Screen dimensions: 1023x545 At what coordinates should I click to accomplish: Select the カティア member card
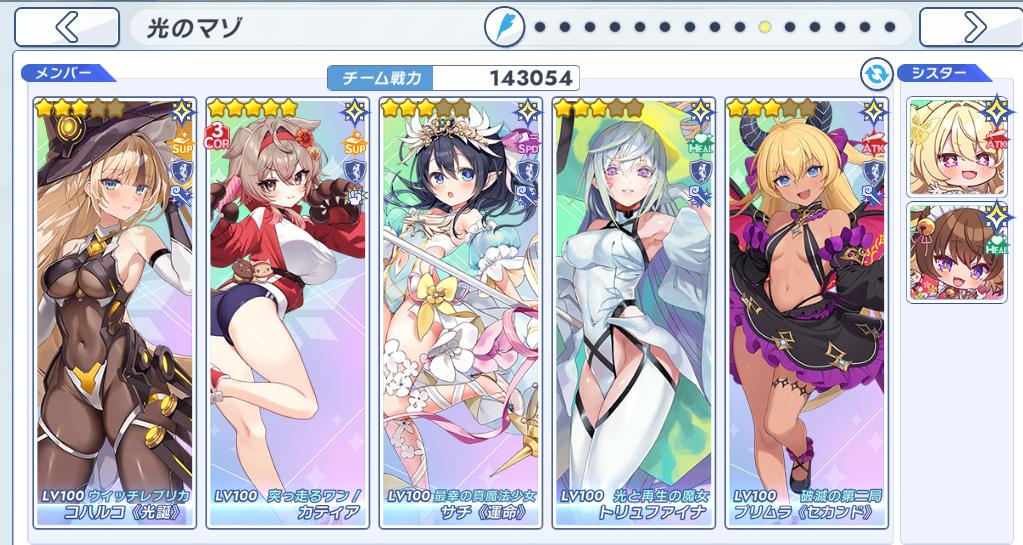[288, 312]
